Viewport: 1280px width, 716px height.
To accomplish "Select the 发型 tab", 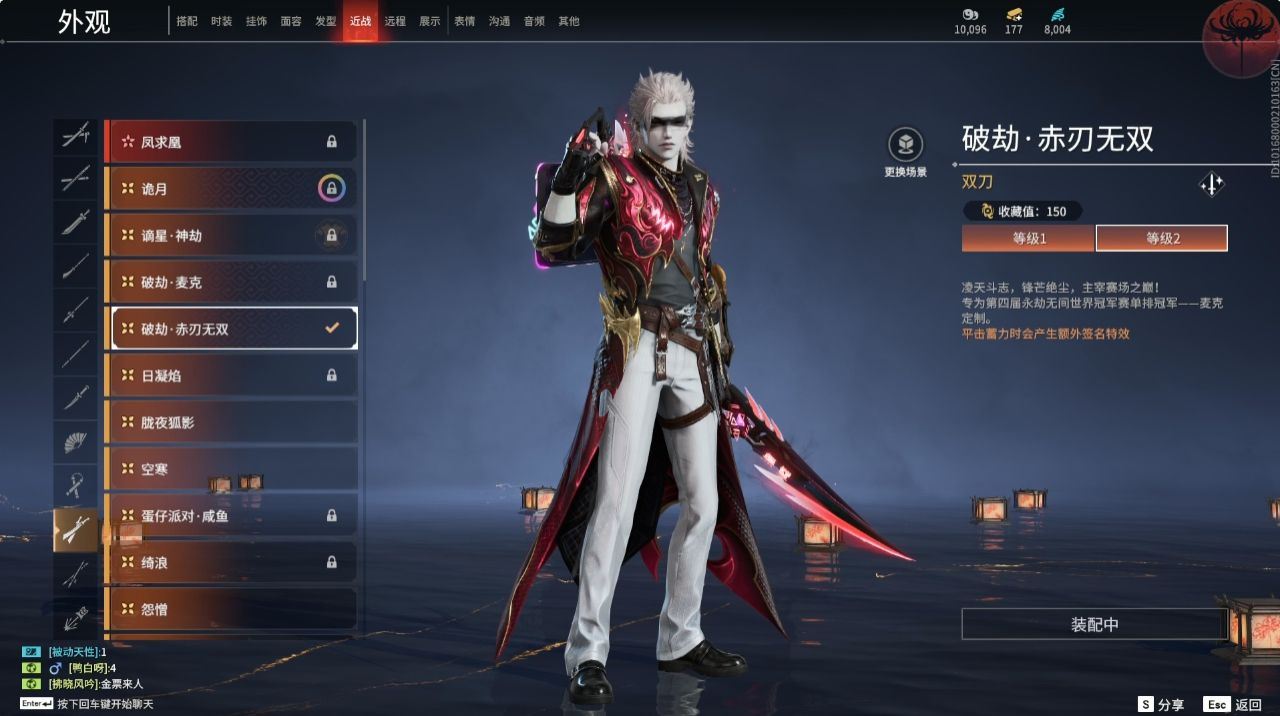I will [x=325, y=21].
